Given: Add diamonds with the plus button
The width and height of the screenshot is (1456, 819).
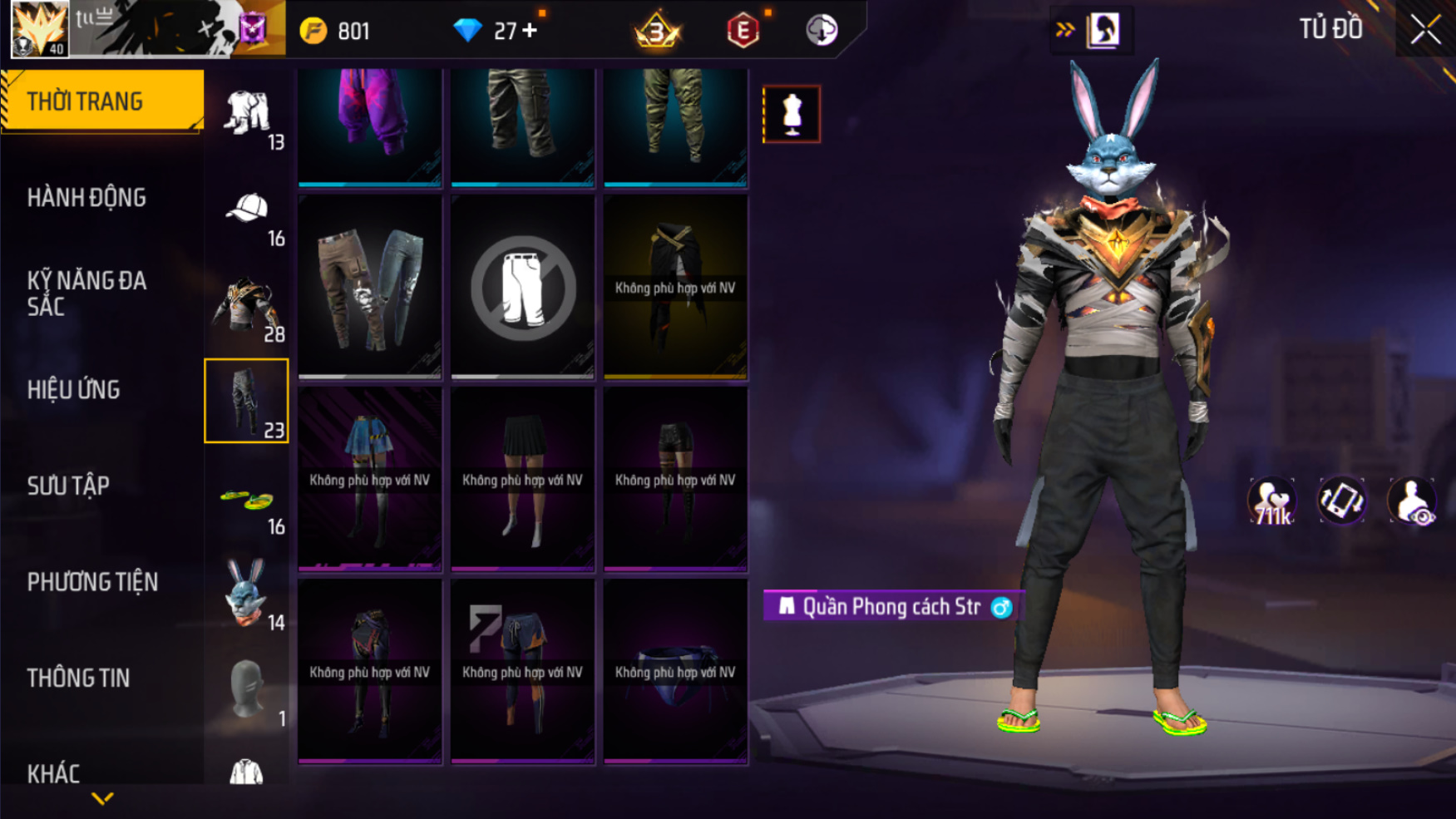Looking at the screenshot, I should click(x=530, y=31).
